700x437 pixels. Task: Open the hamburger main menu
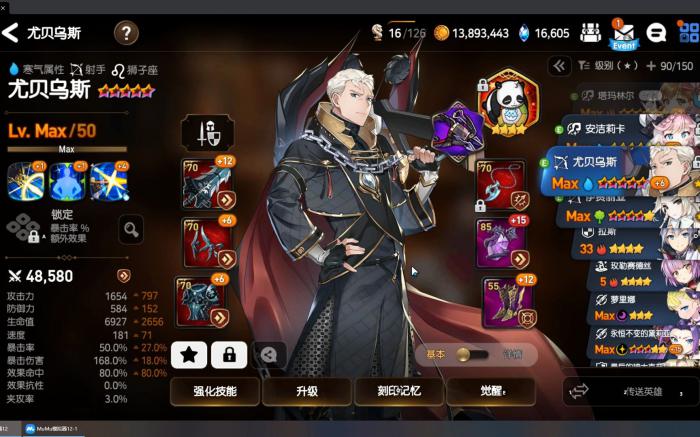pyautogui.click(x=687, y=33)
